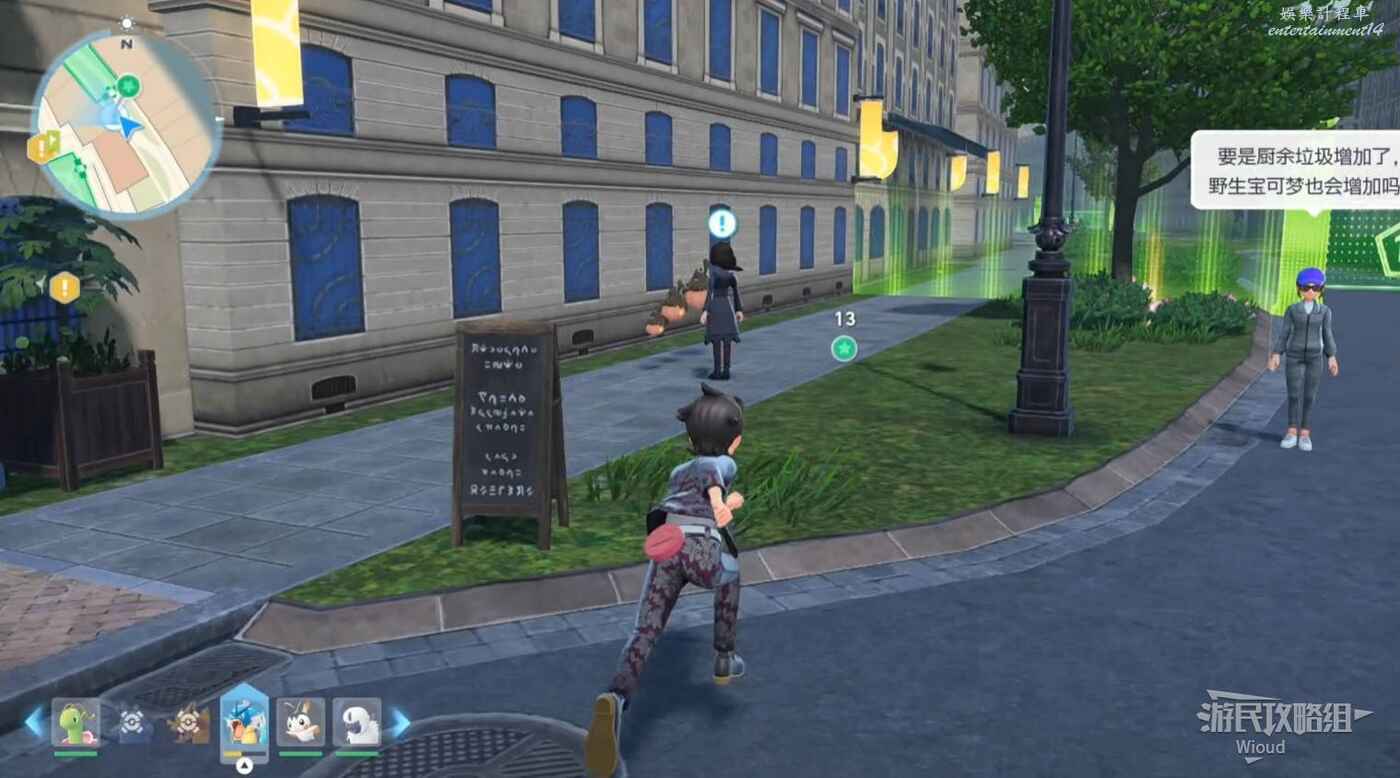This screenshot has width=1400, height=778.
Task: Cycle party right with the blue arrow
Action: (400, 722)
